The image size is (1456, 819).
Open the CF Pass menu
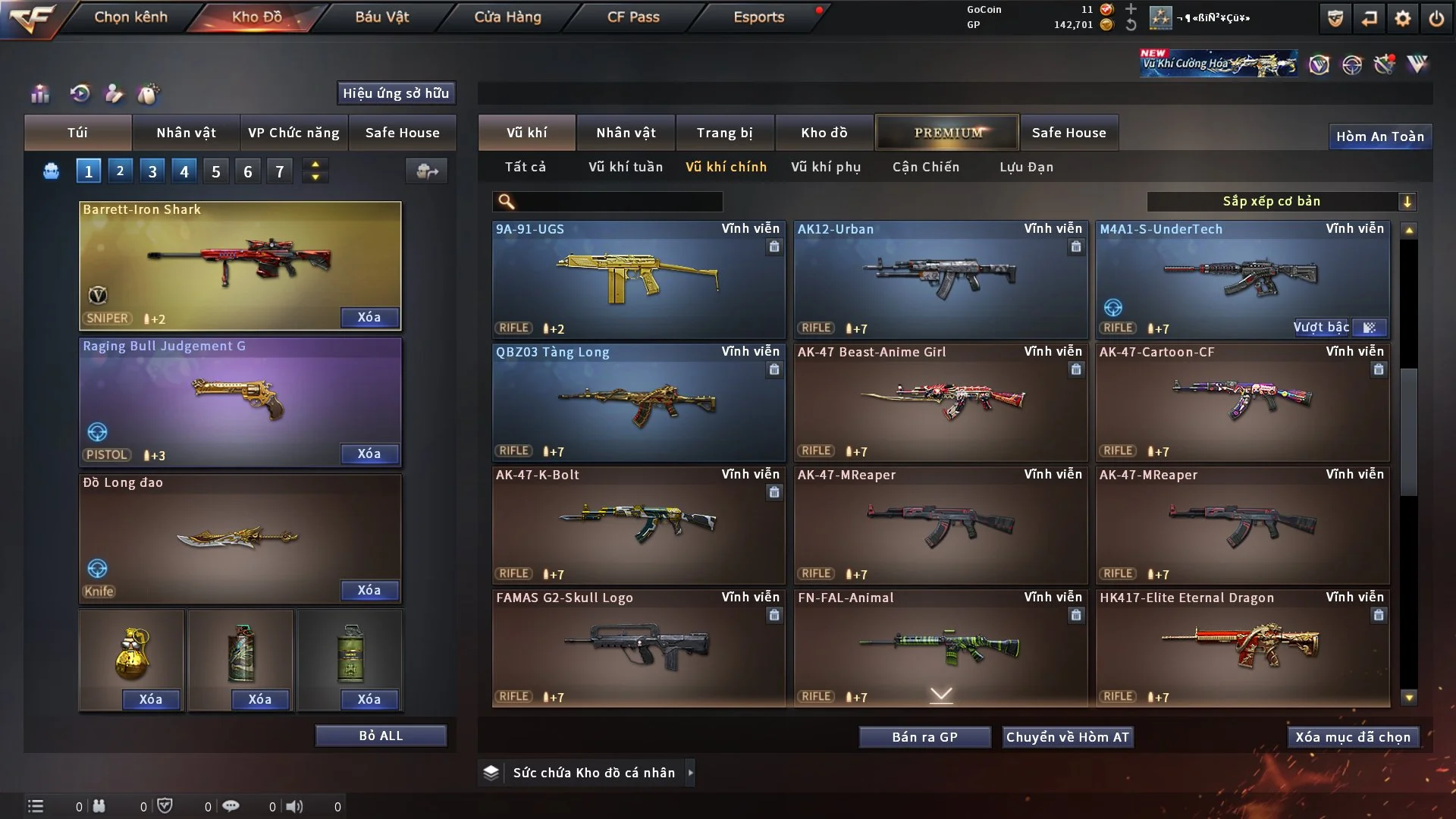pos(633,17)
